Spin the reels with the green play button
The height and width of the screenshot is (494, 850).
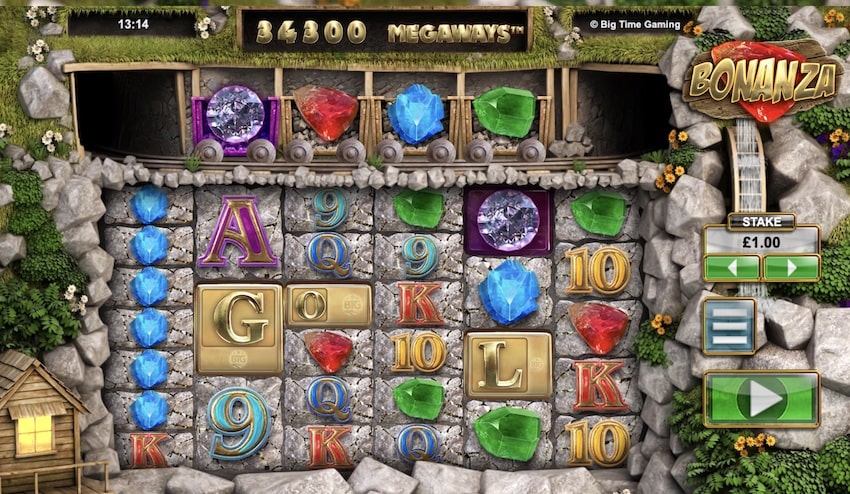click(762, 399)
